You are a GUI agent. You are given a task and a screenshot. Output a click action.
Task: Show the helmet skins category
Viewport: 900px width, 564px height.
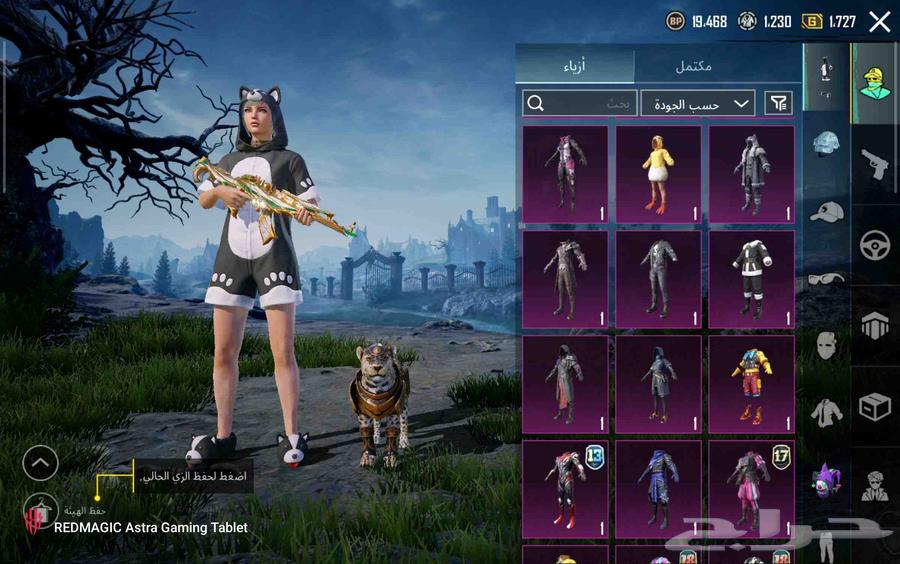pyautogui.click(x=826, y=144)
